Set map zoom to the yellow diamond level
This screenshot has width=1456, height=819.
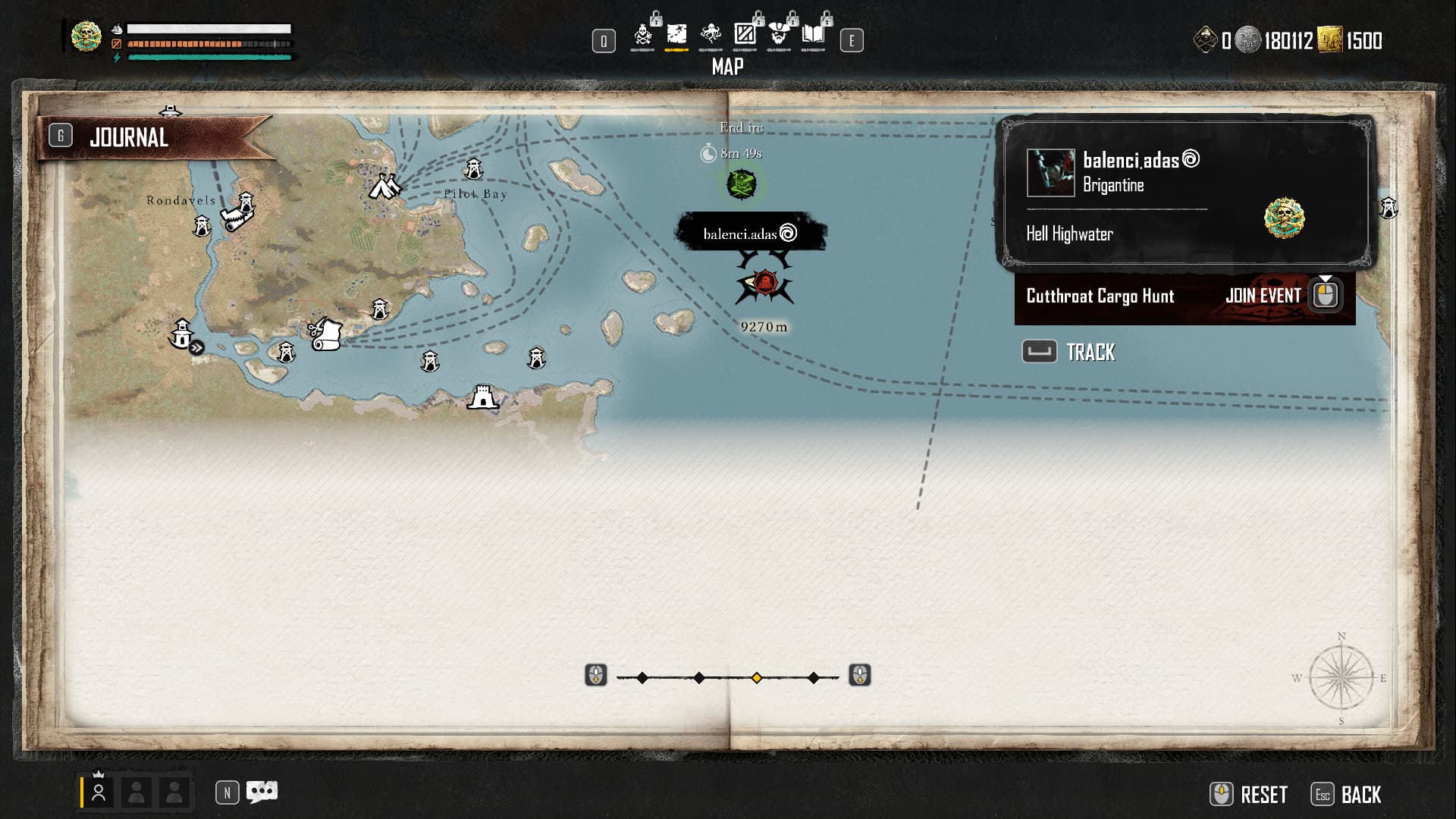[756, 678]
